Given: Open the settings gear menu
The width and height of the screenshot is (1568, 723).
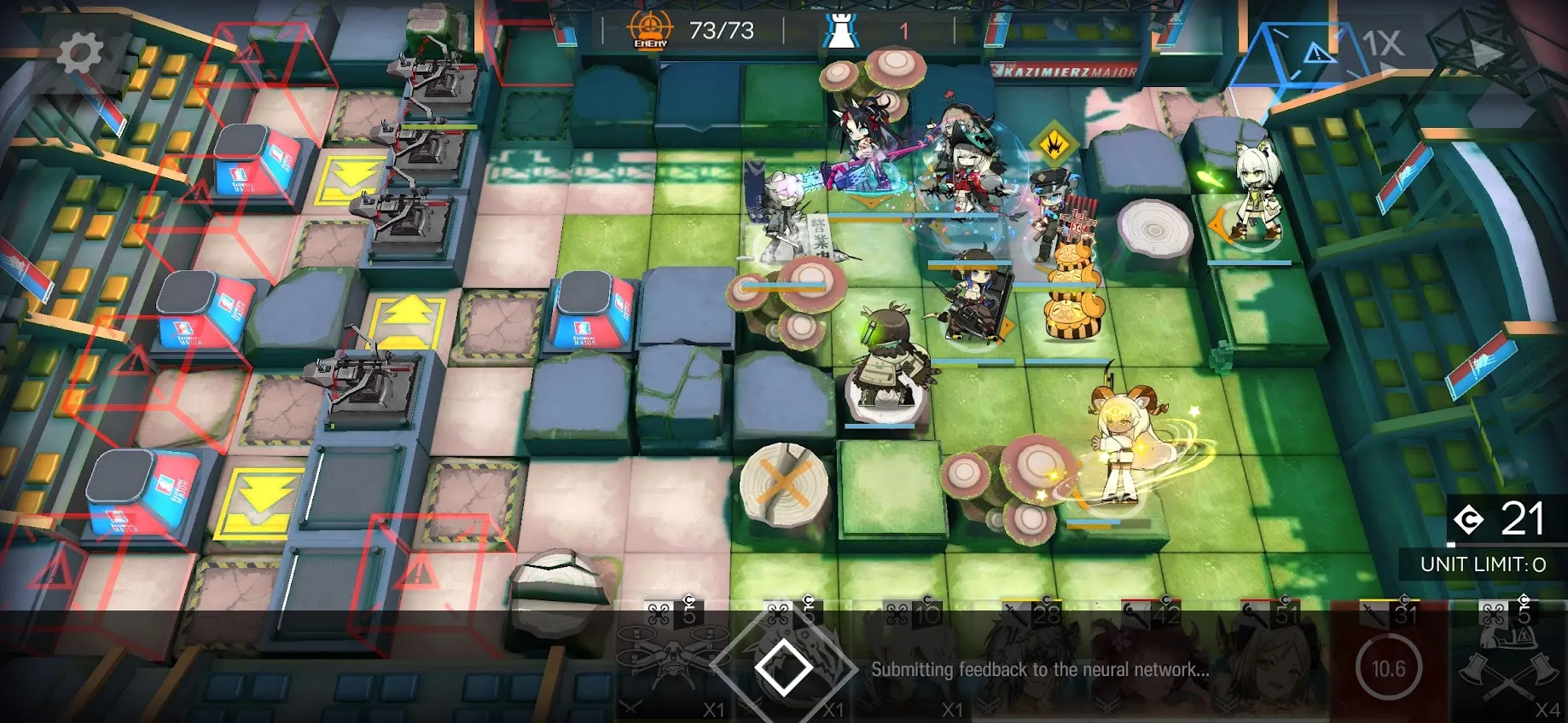Looking at the screenshot, I should [x=79, y=53].
